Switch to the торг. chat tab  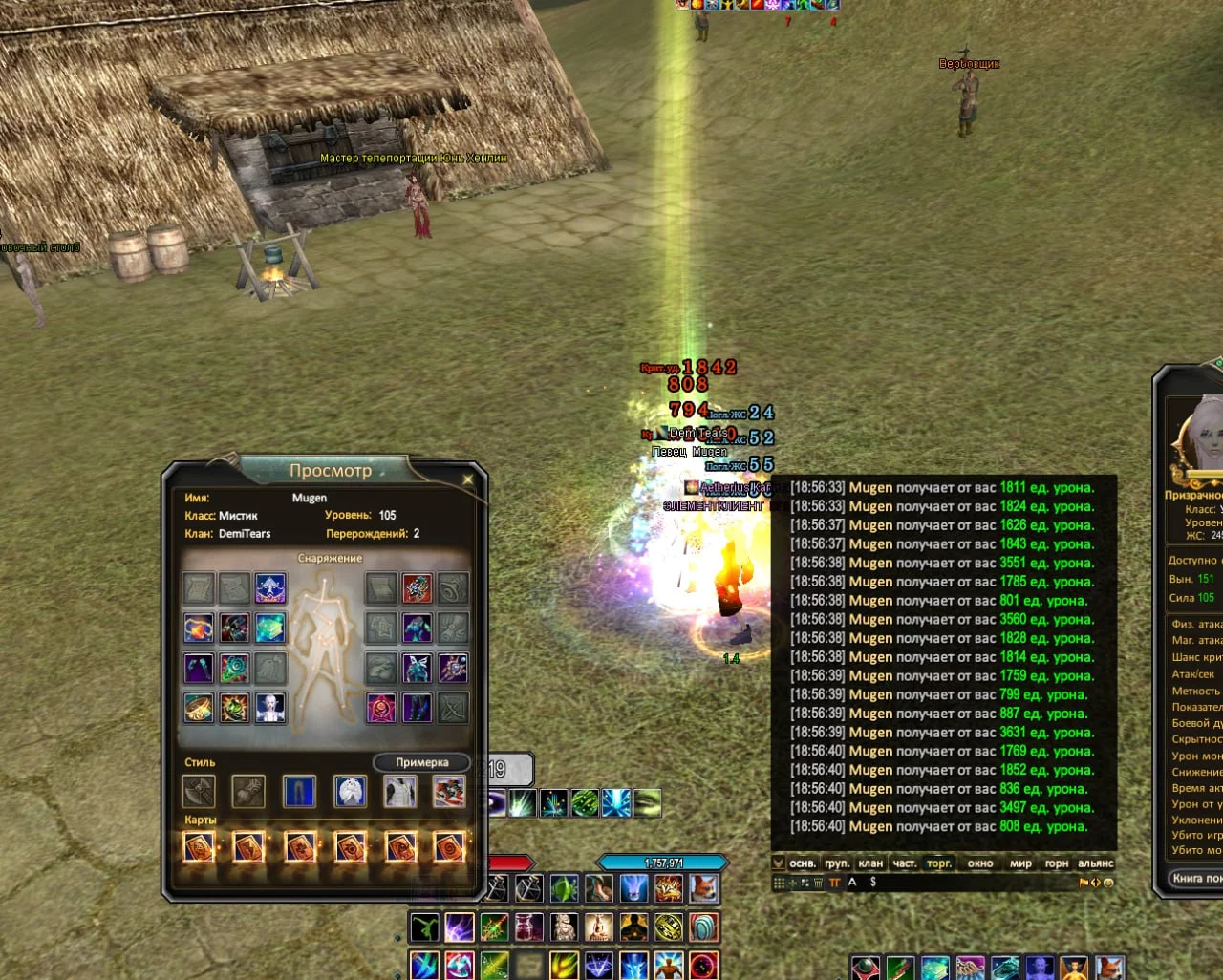[939, 863]
